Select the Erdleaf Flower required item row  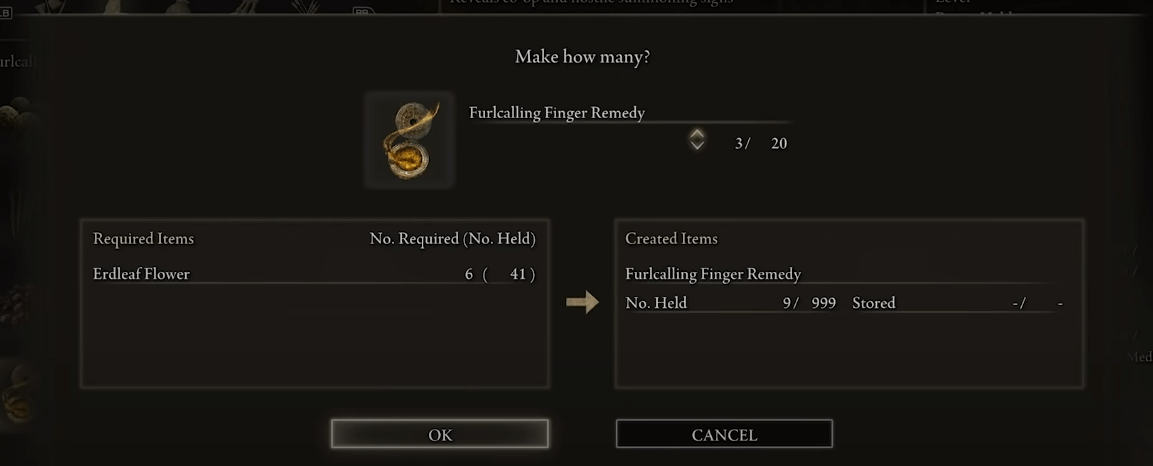[314, 274]
